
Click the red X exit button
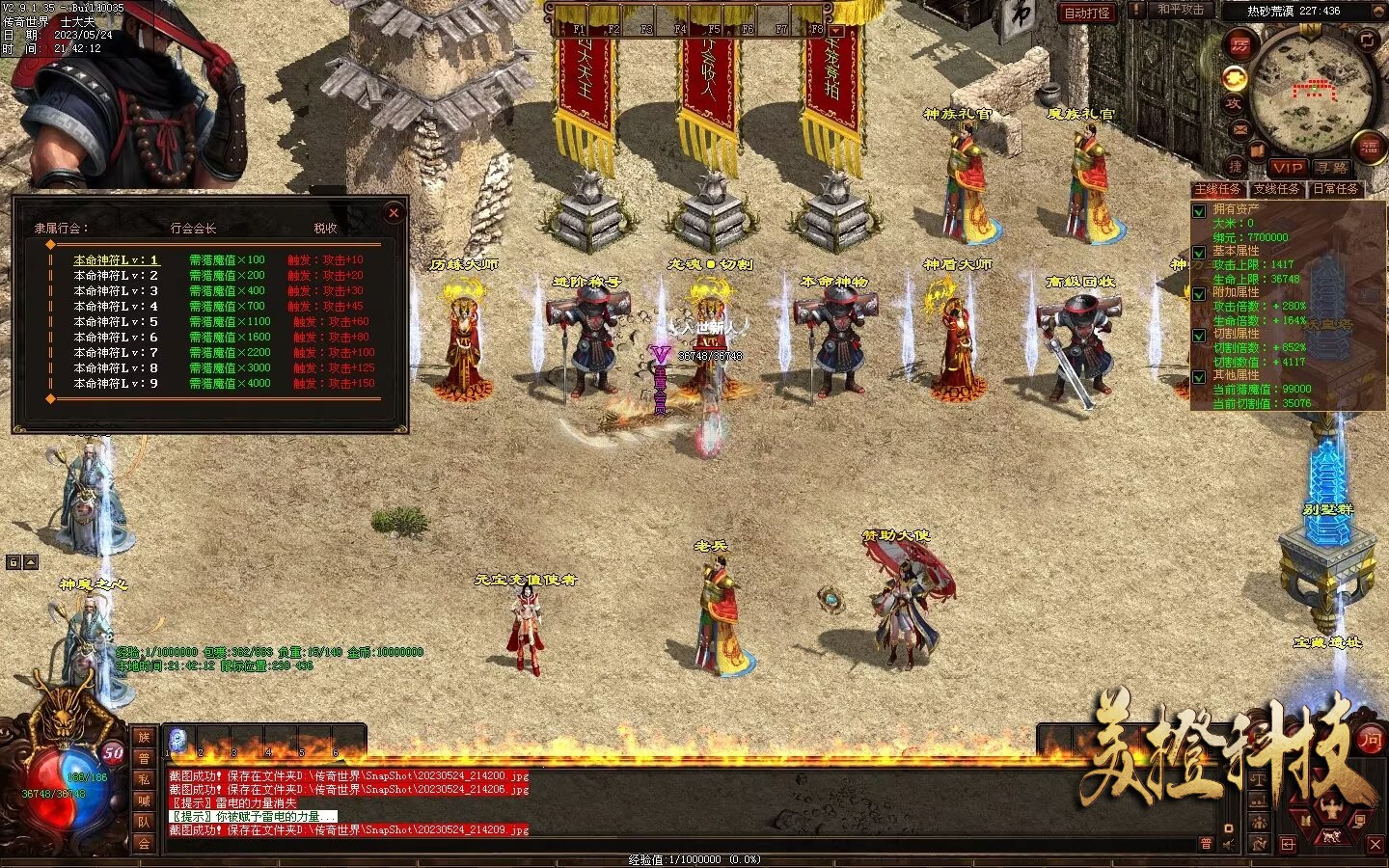pos(1375,845)
